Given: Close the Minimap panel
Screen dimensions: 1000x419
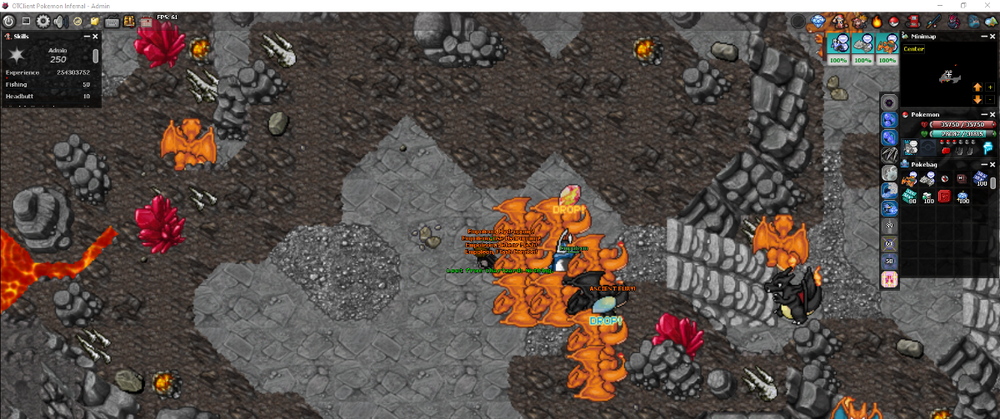Looking at the screenshot, I should click(x=994, y=37).
